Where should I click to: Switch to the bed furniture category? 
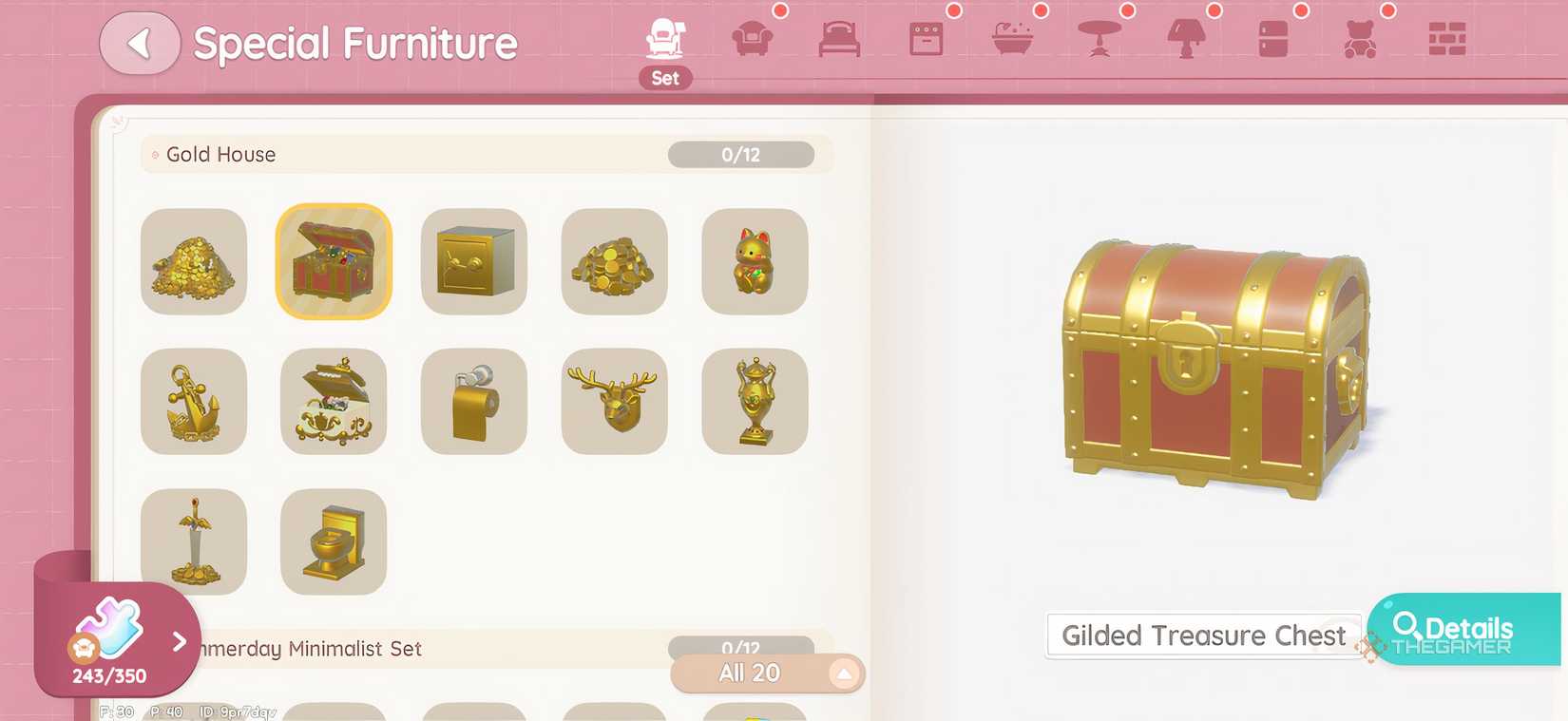(837, 40)
